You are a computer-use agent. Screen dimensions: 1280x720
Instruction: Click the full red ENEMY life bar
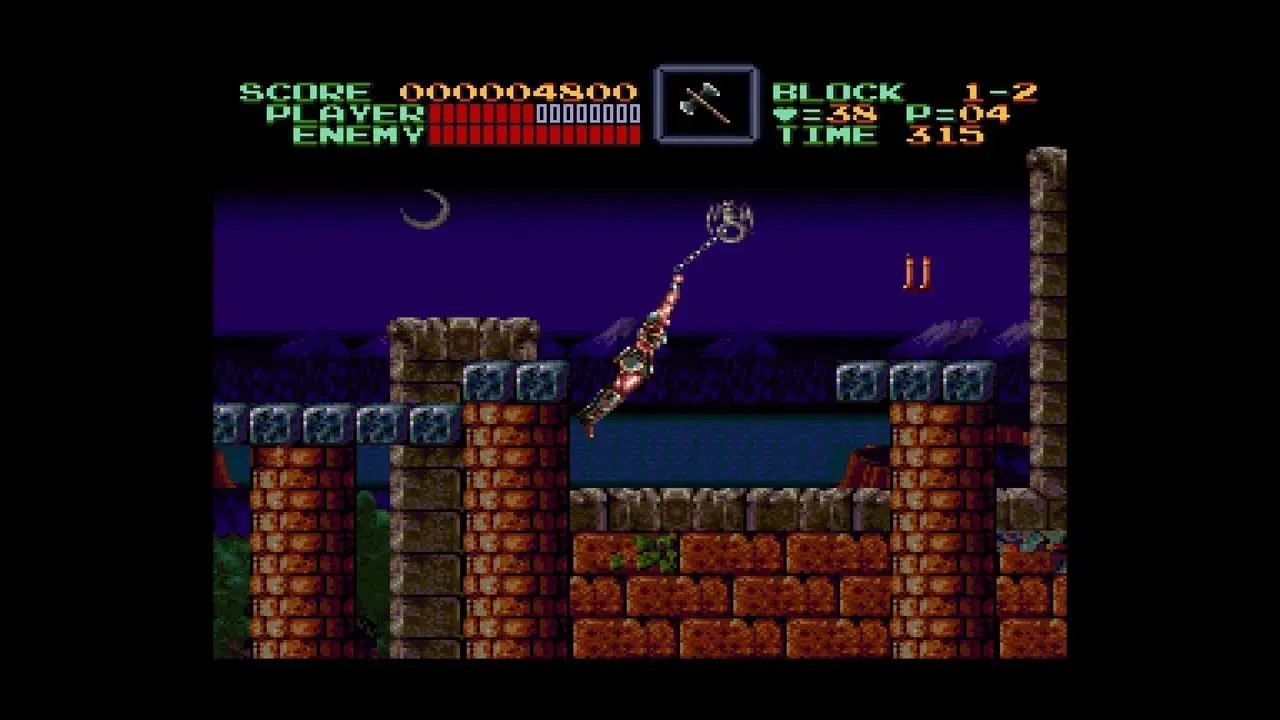click(x=535, y=136)
